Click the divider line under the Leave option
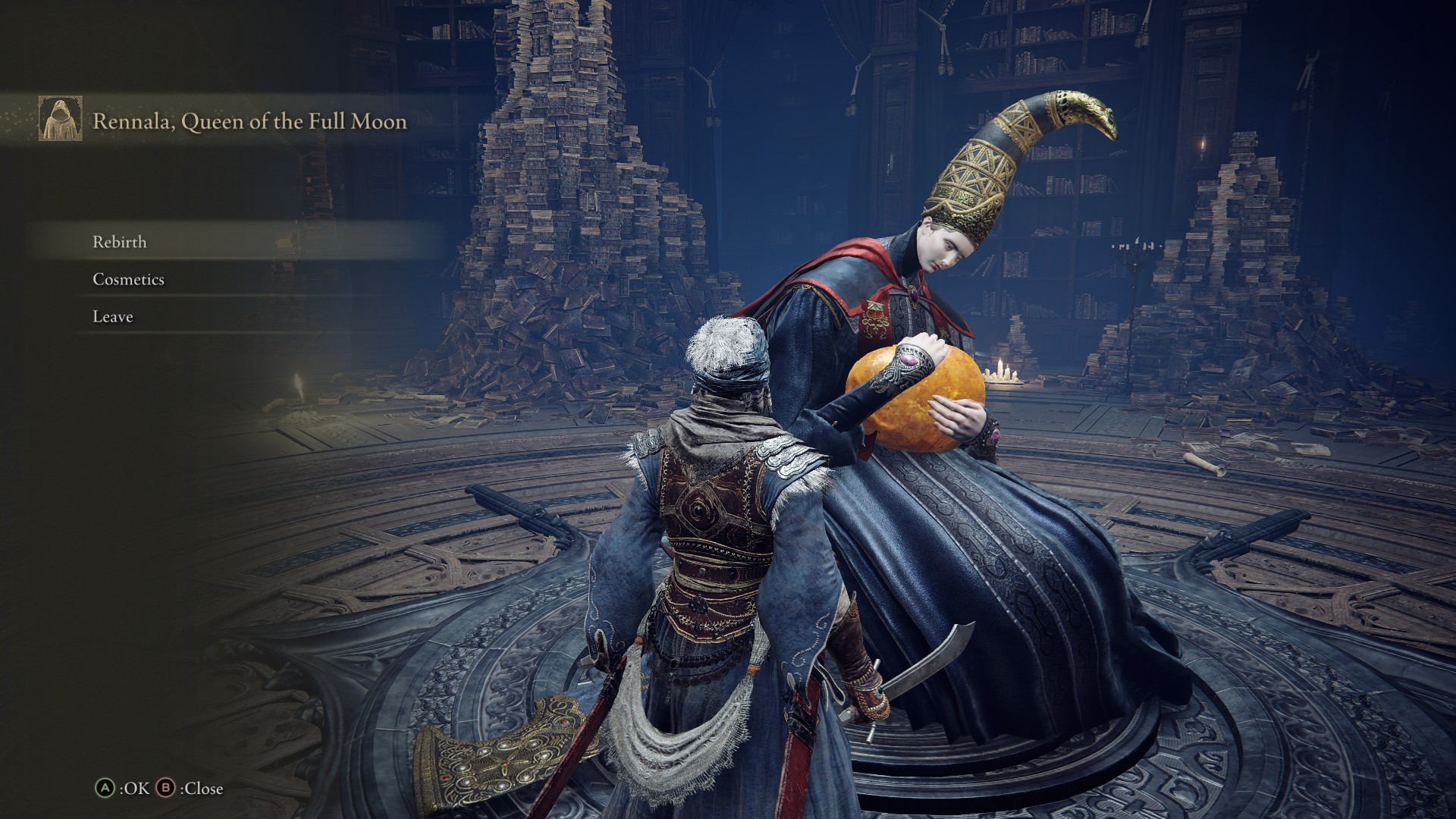This screenshot has width=1456, height=819. (x=227, y=331)
